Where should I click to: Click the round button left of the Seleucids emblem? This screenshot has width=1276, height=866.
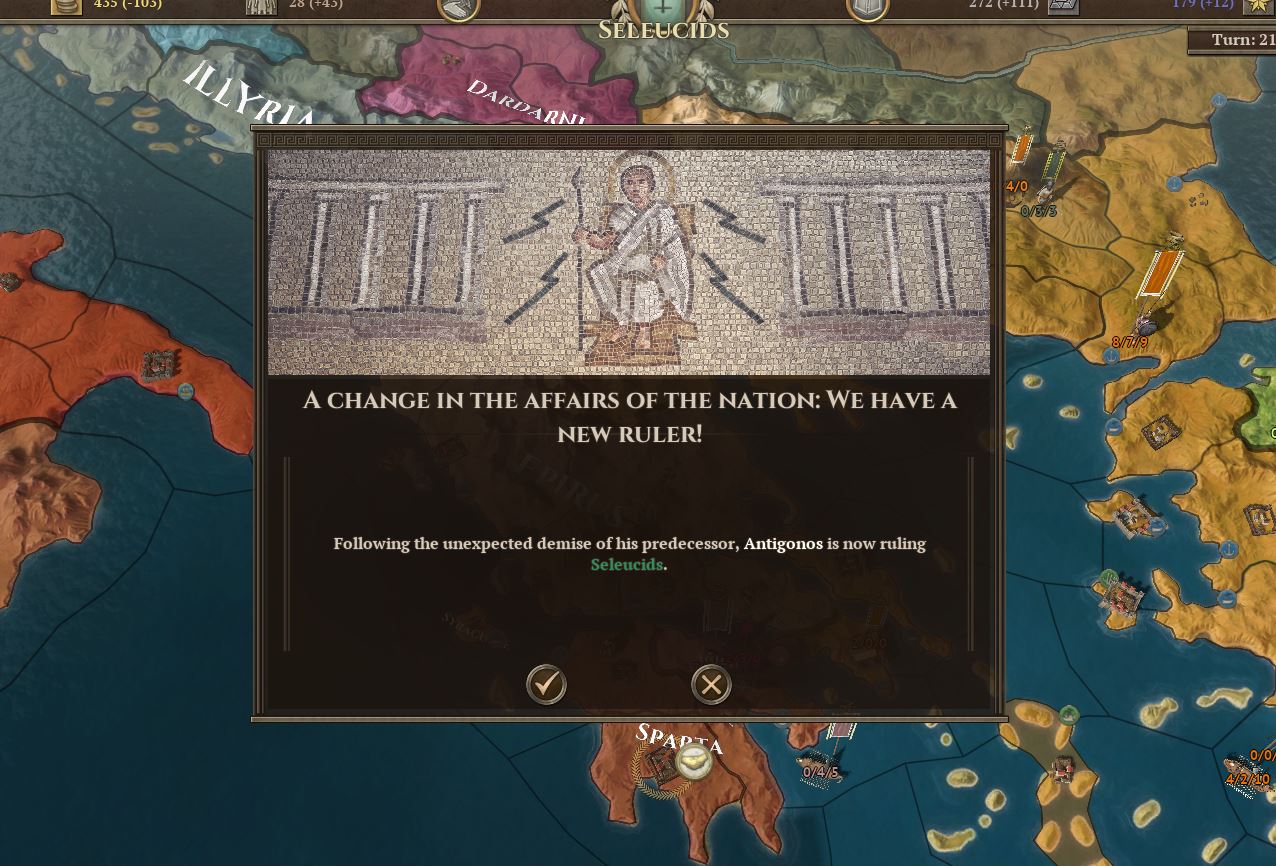pyautogui.click(x=459, y=8)
